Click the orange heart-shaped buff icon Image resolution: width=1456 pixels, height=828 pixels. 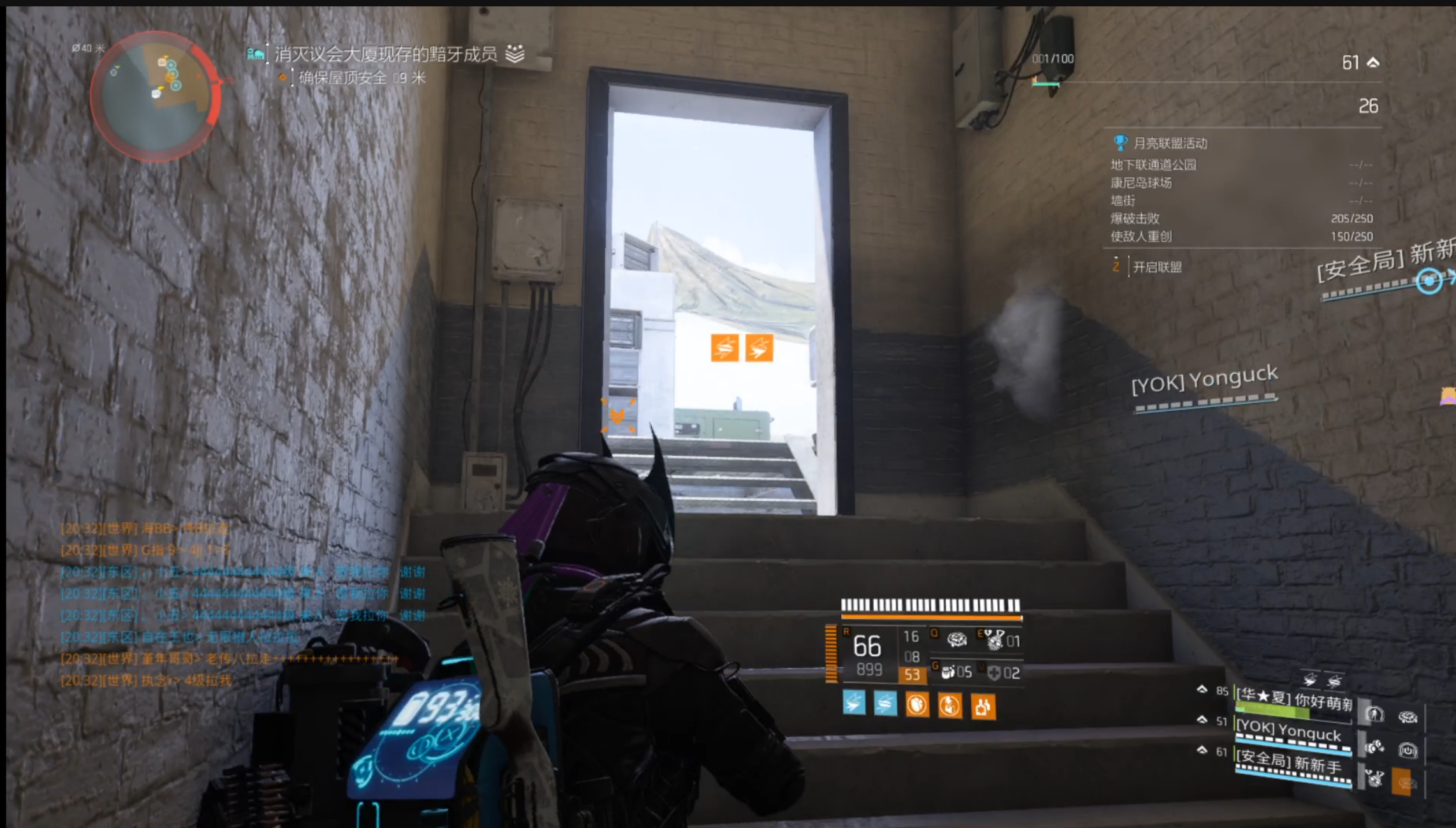click(917, 706)
